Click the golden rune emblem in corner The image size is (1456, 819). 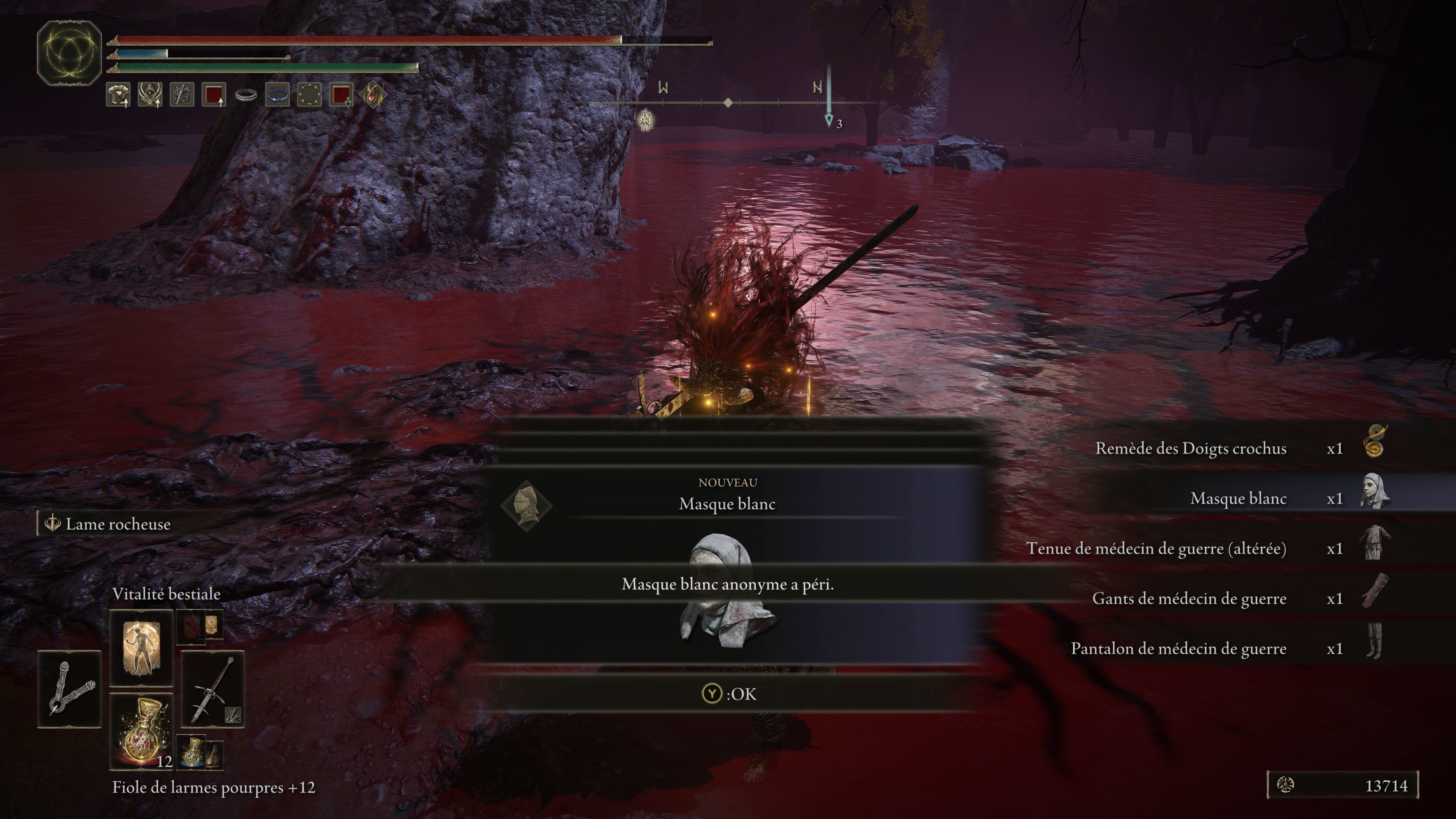(69, 53)
